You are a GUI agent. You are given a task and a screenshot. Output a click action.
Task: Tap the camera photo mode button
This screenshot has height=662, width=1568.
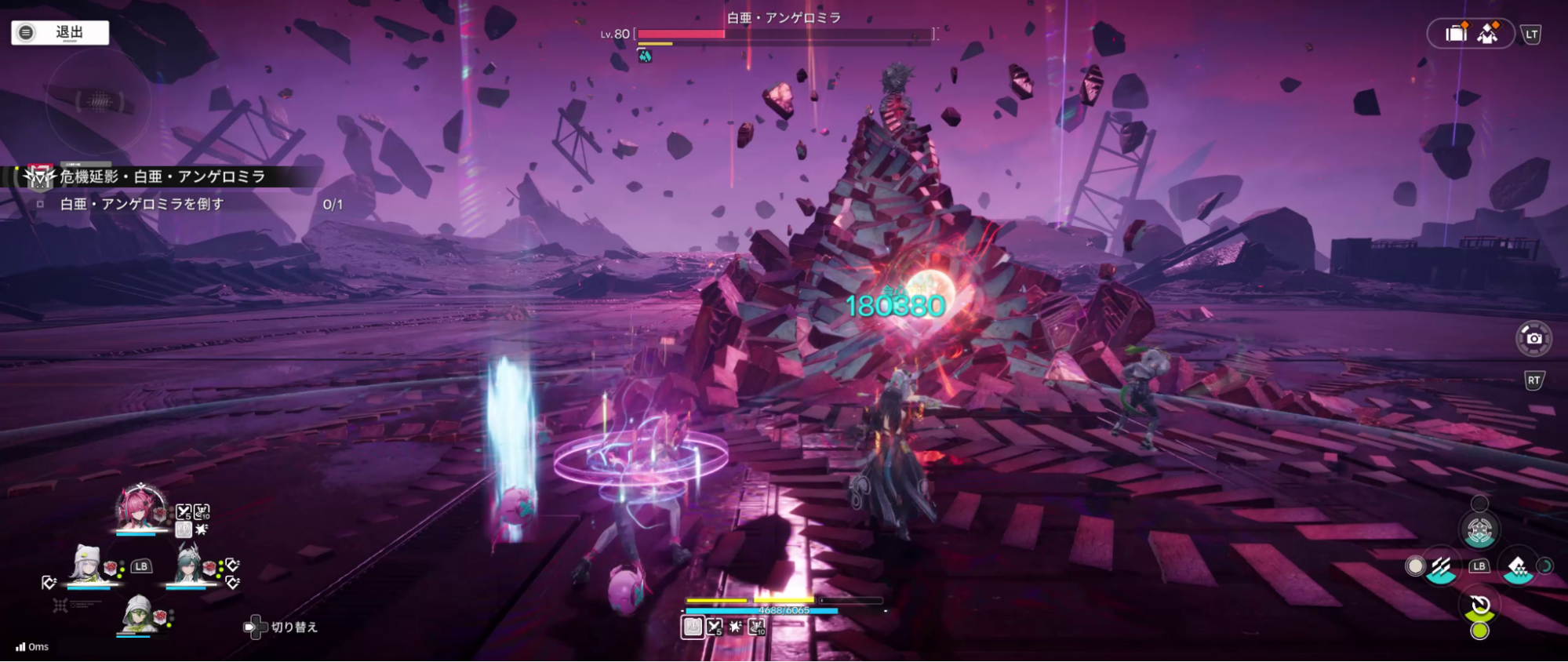pyautogui.click(x=1533, y=338)
